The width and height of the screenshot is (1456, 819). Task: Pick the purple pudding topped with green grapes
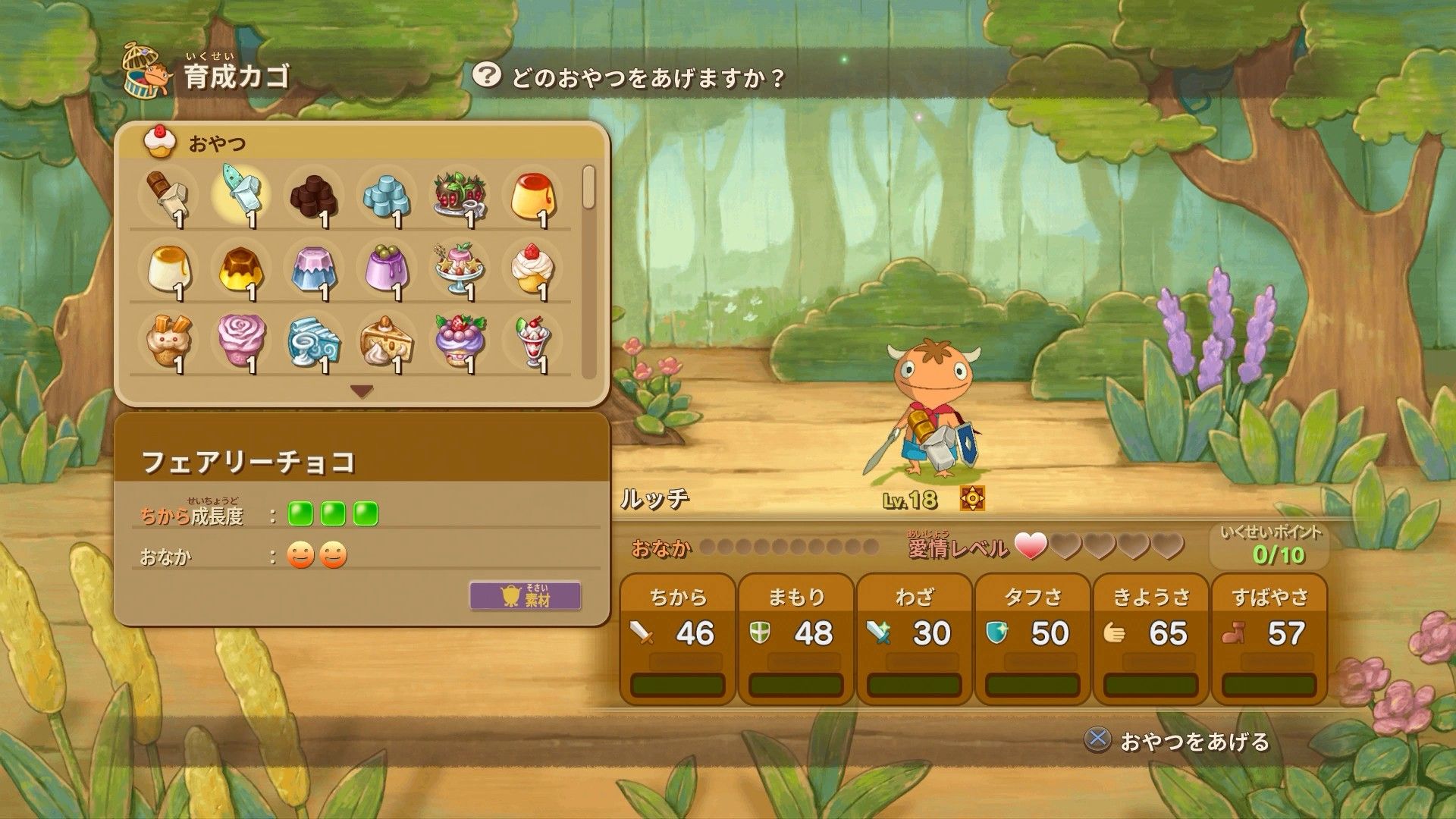(x=386, y=268)
